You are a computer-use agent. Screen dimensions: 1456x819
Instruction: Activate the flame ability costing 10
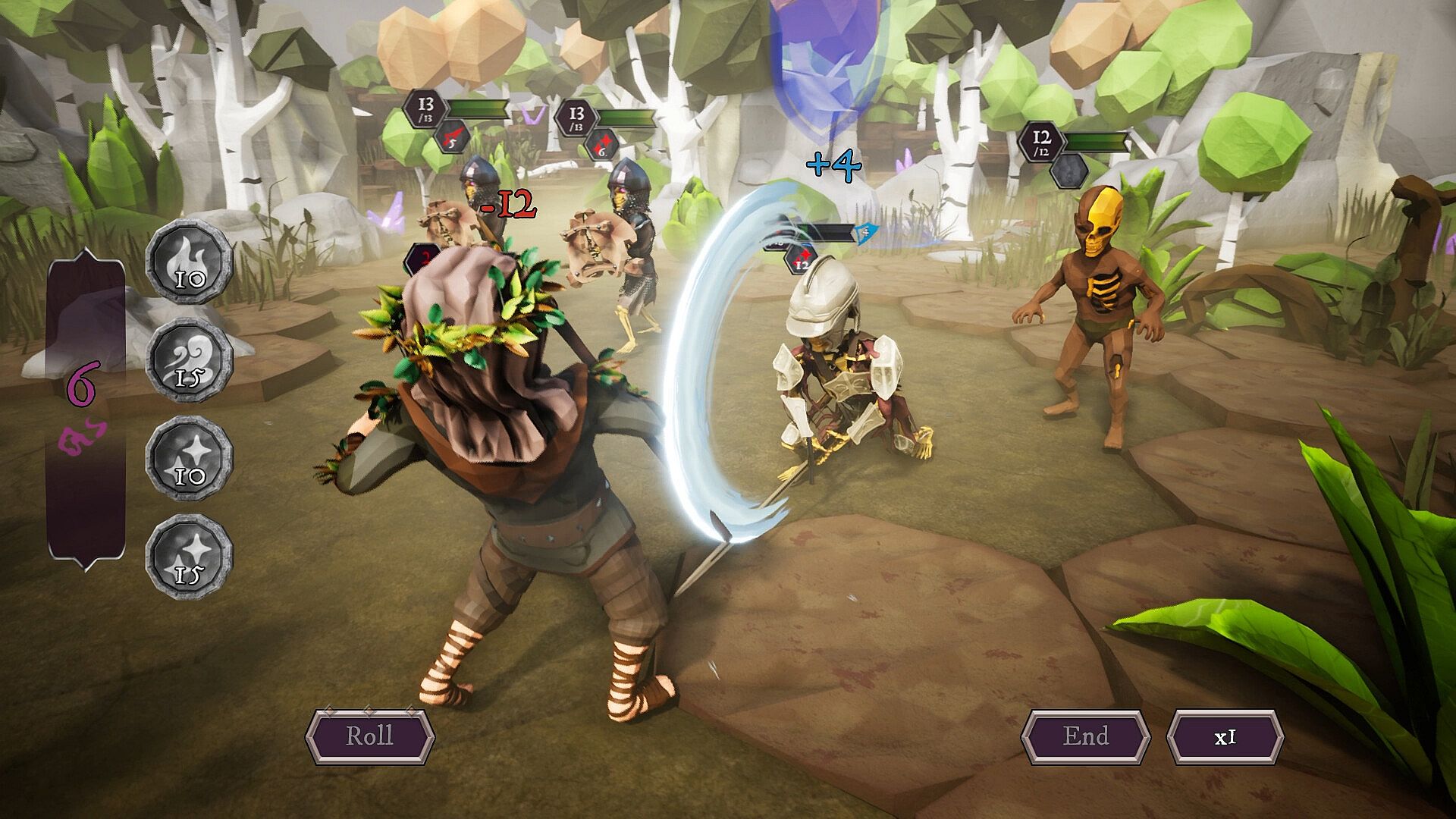click(189, 262)
